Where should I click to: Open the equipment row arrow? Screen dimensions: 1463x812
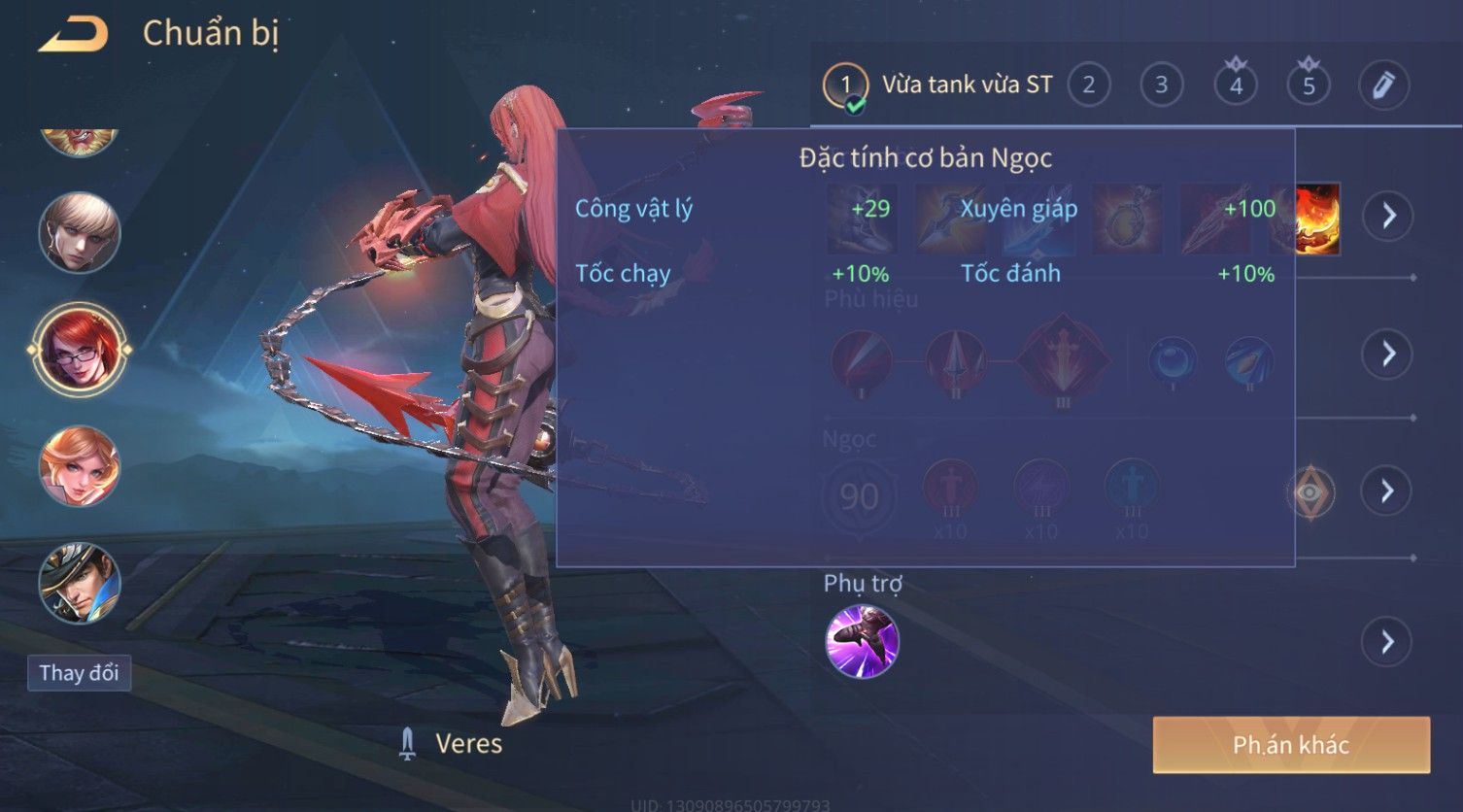1388,215
